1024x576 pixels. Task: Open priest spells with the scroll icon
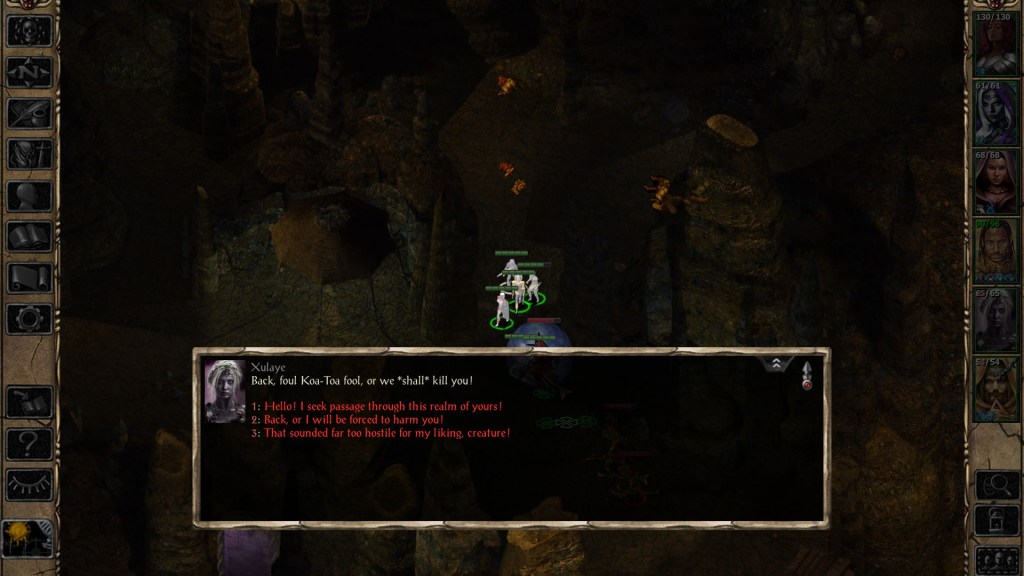(29, 278)
